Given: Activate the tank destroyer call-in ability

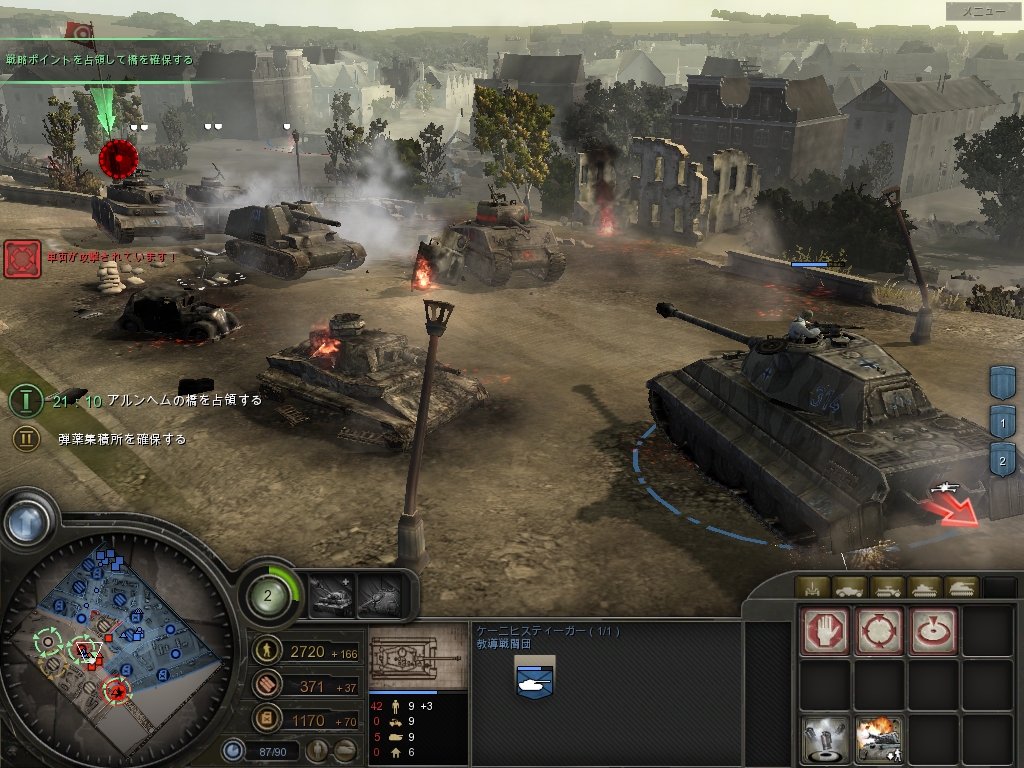Looking at the screenshot, I should (x=379, y=597).
